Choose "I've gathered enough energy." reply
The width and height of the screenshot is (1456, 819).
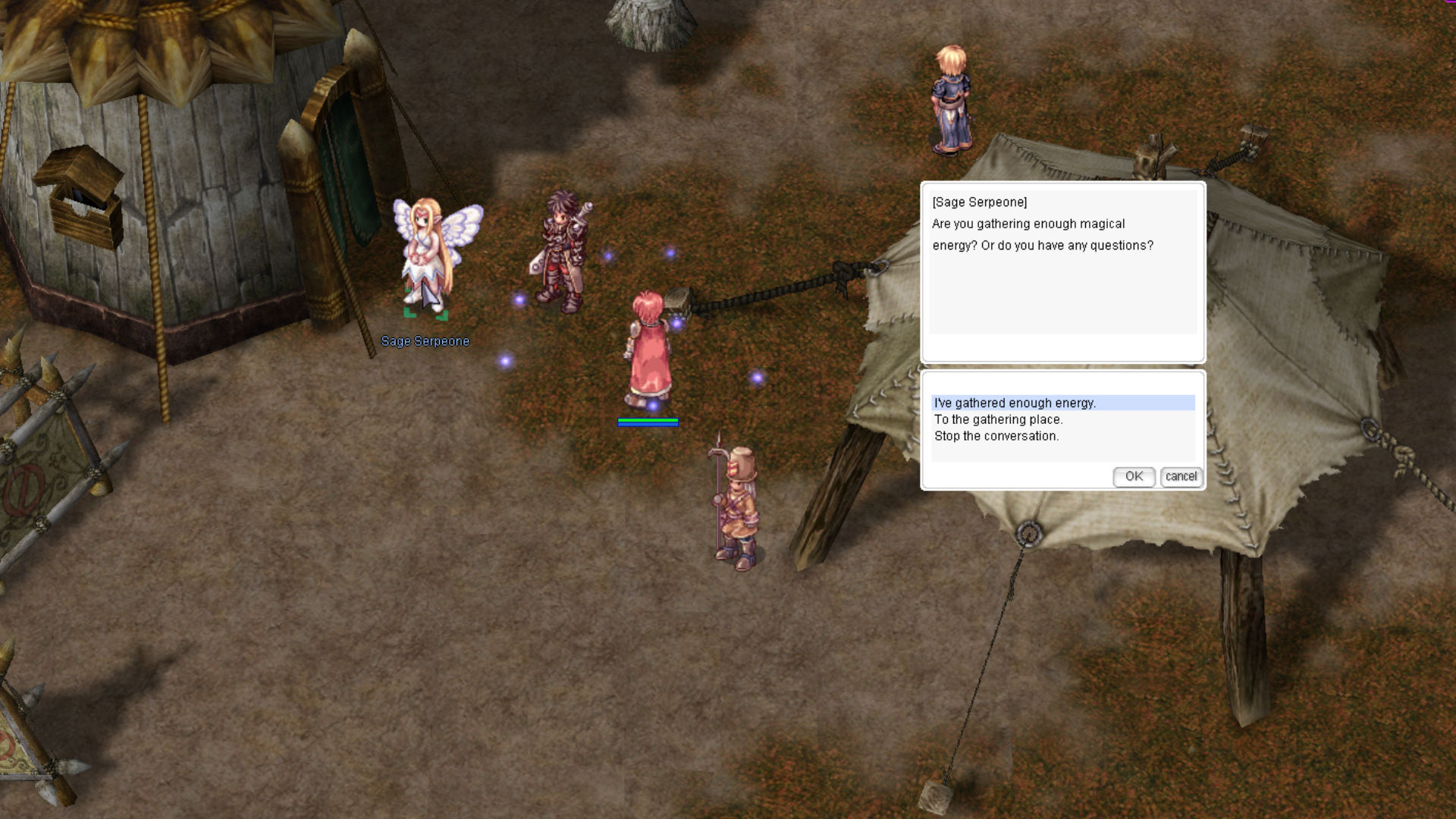pos(1015,403)
